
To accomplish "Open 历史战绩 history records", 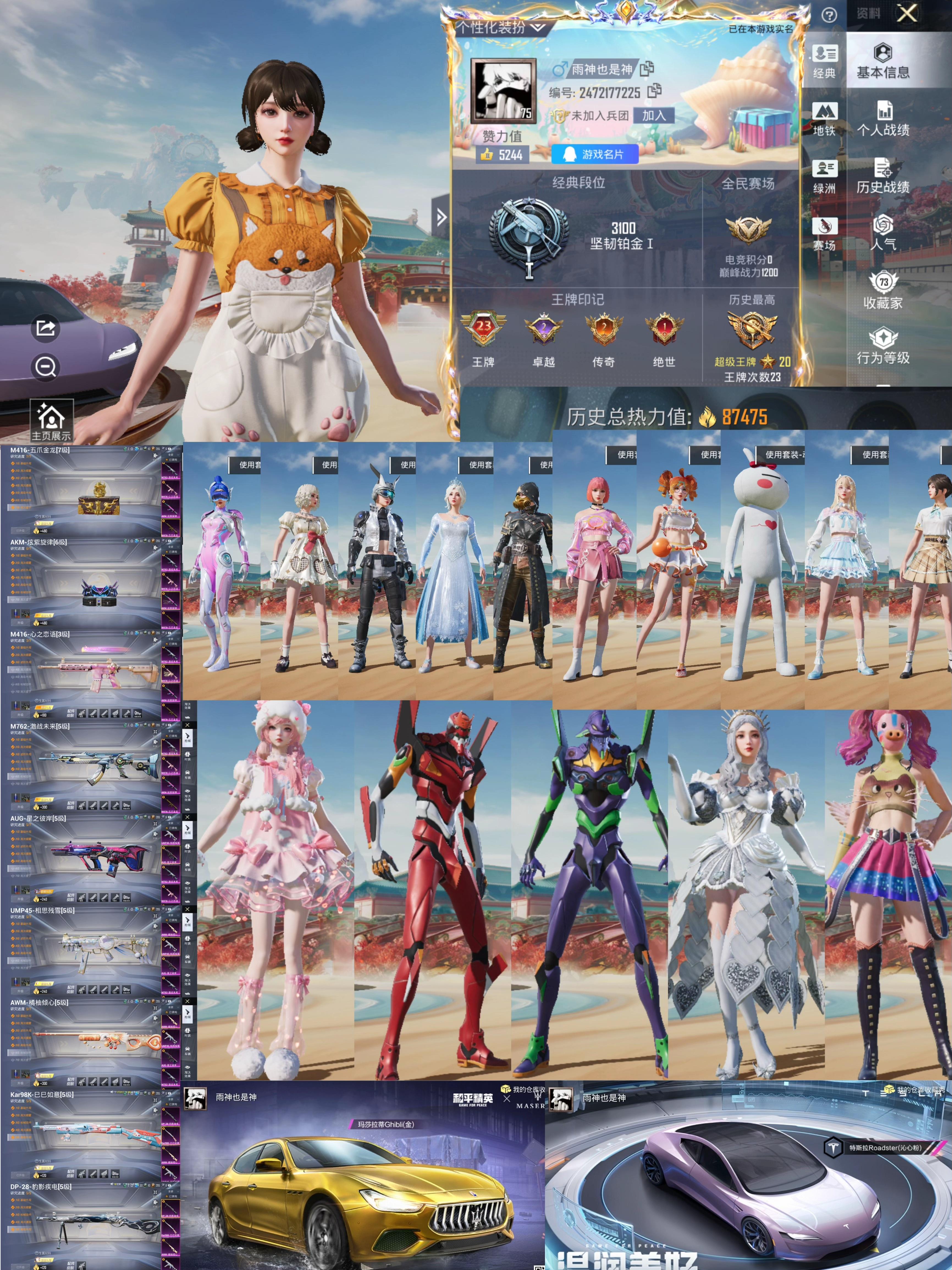I will point(882,176).
